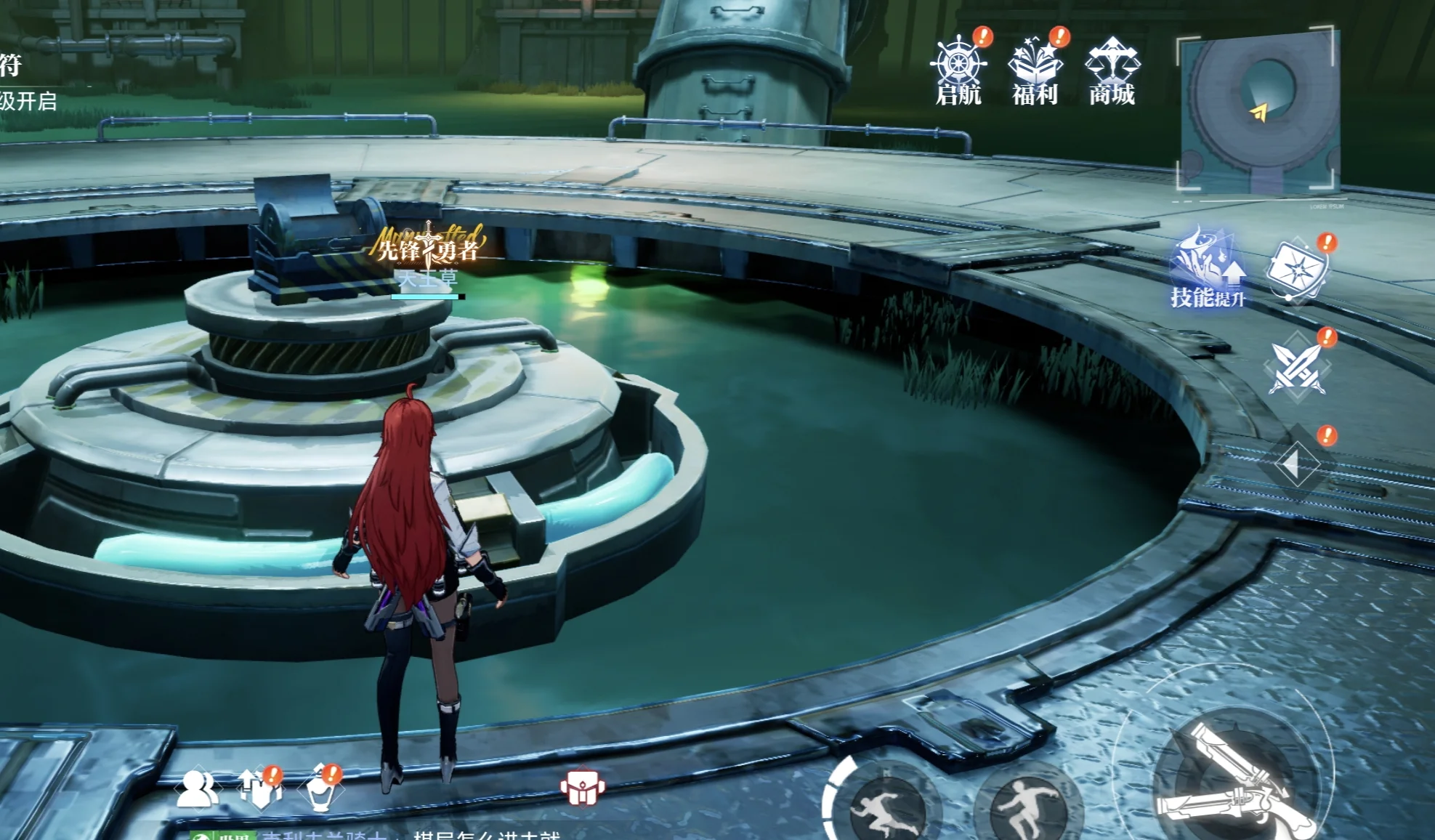Open the friends list icon
This screenshot has width=1435, height=840.
coord(196,788)
